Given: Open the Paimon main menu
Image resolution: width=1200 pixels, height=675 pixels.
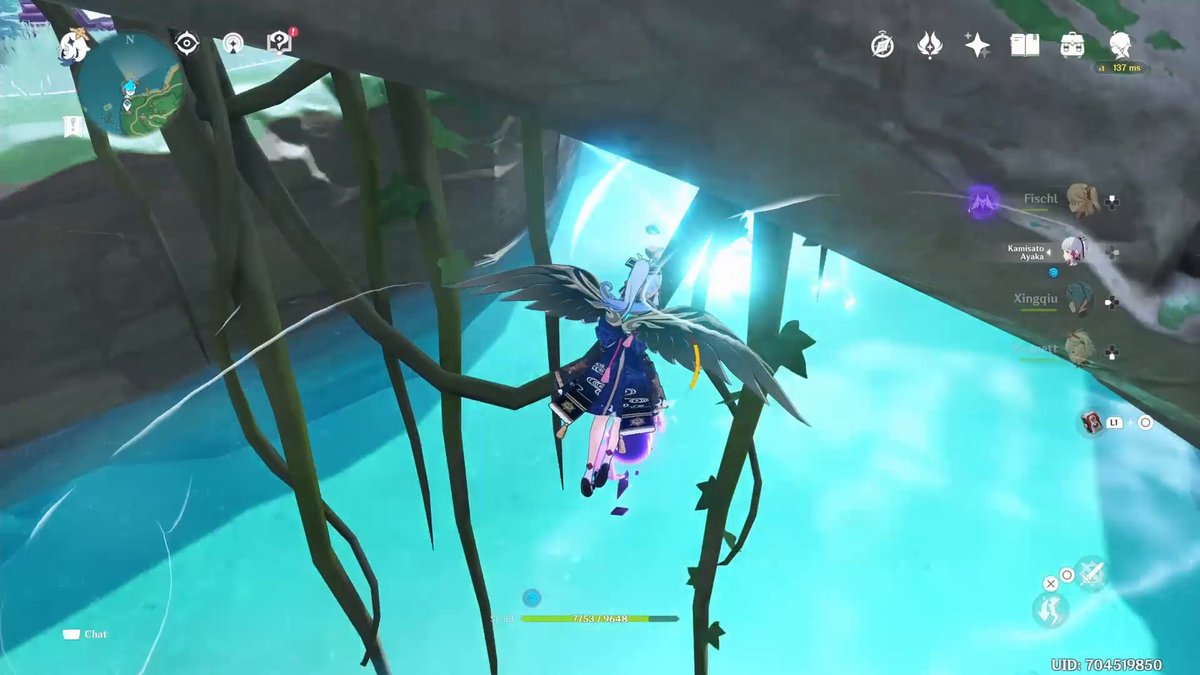Looking at the screenshot, I should 73,45.
